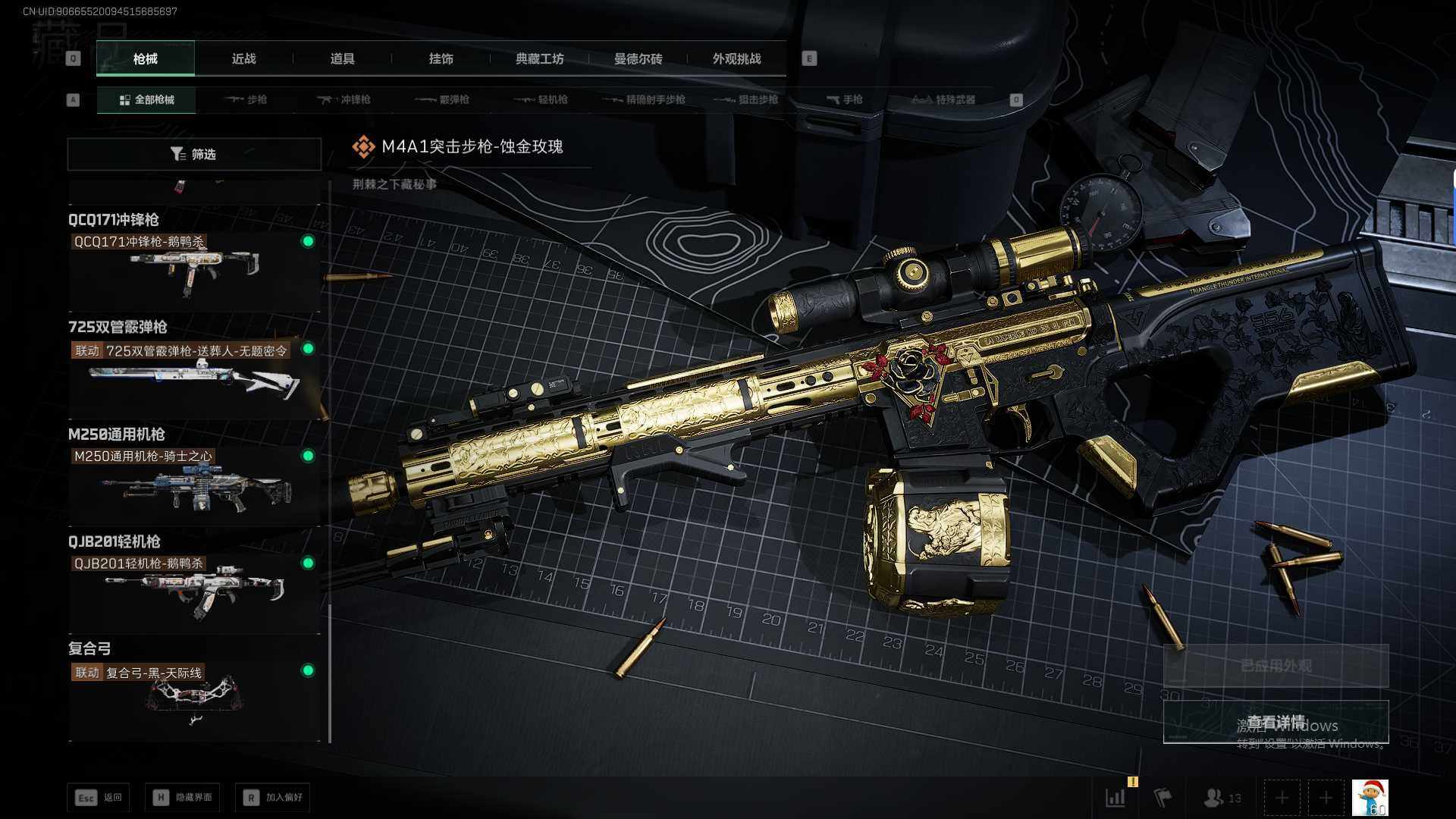Image resolution: width=1456 pixels, height=819 pixels.
Task: Switch to the 近战 melee tab
Action: (243, 58)
